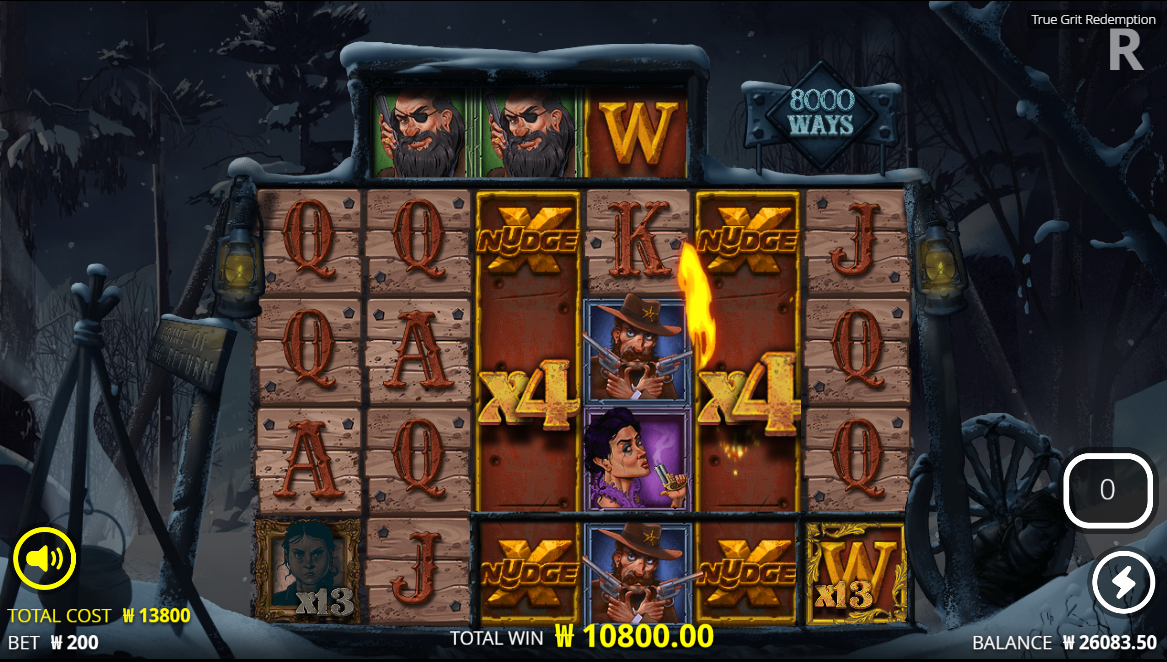The height and width of the screenshot is (662, 1167).
Task: Activate the lightning bolt turbo button
Action: click(1122, 581)
